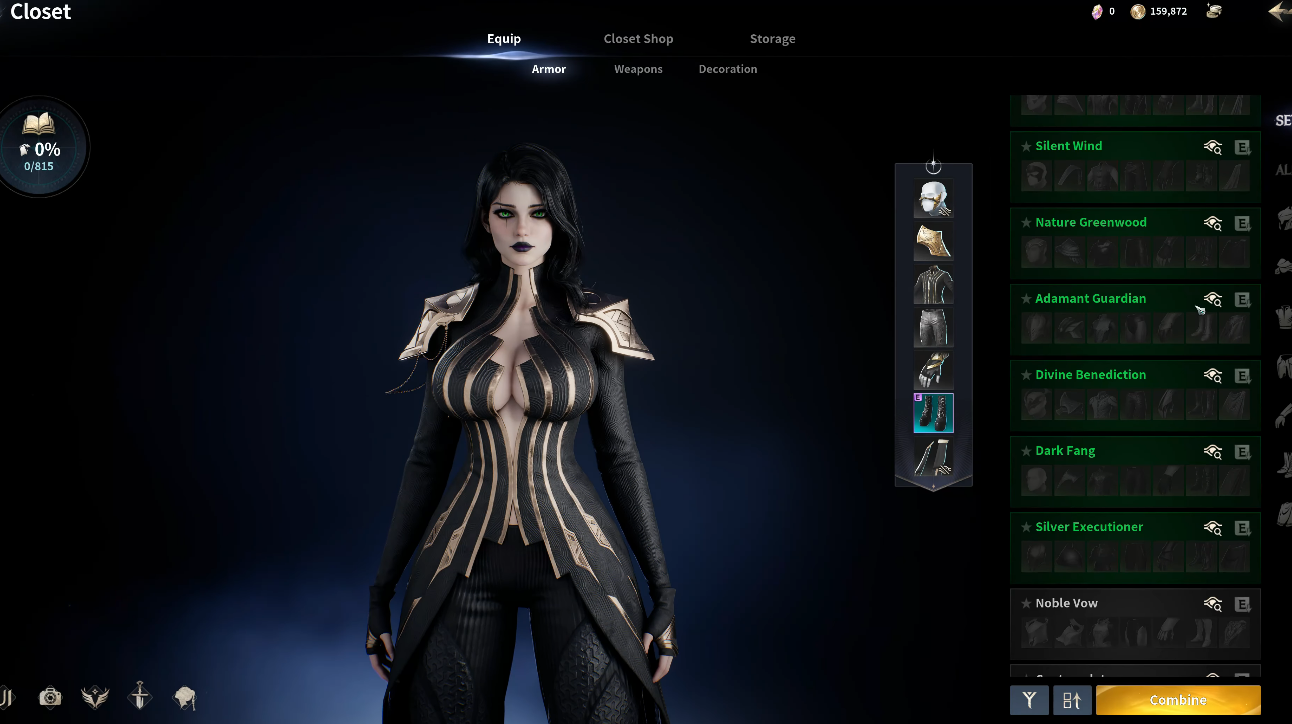The height and width of the screenshot is (724, 1292).
Task: Open the Closet Shop tab
Action: tap(638, 39)
